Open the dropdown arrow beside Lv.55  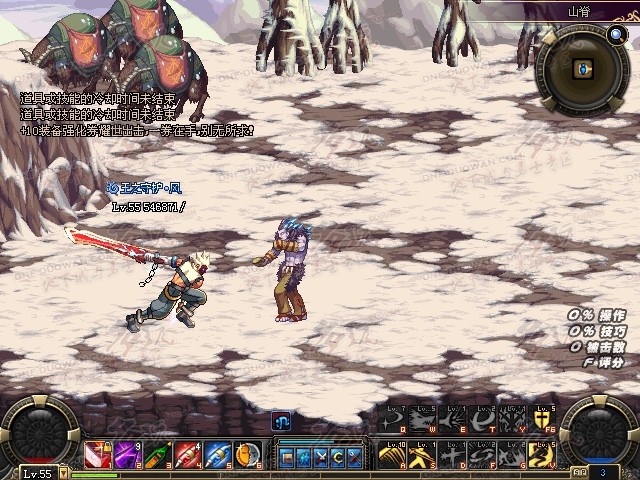pos(62,472)
